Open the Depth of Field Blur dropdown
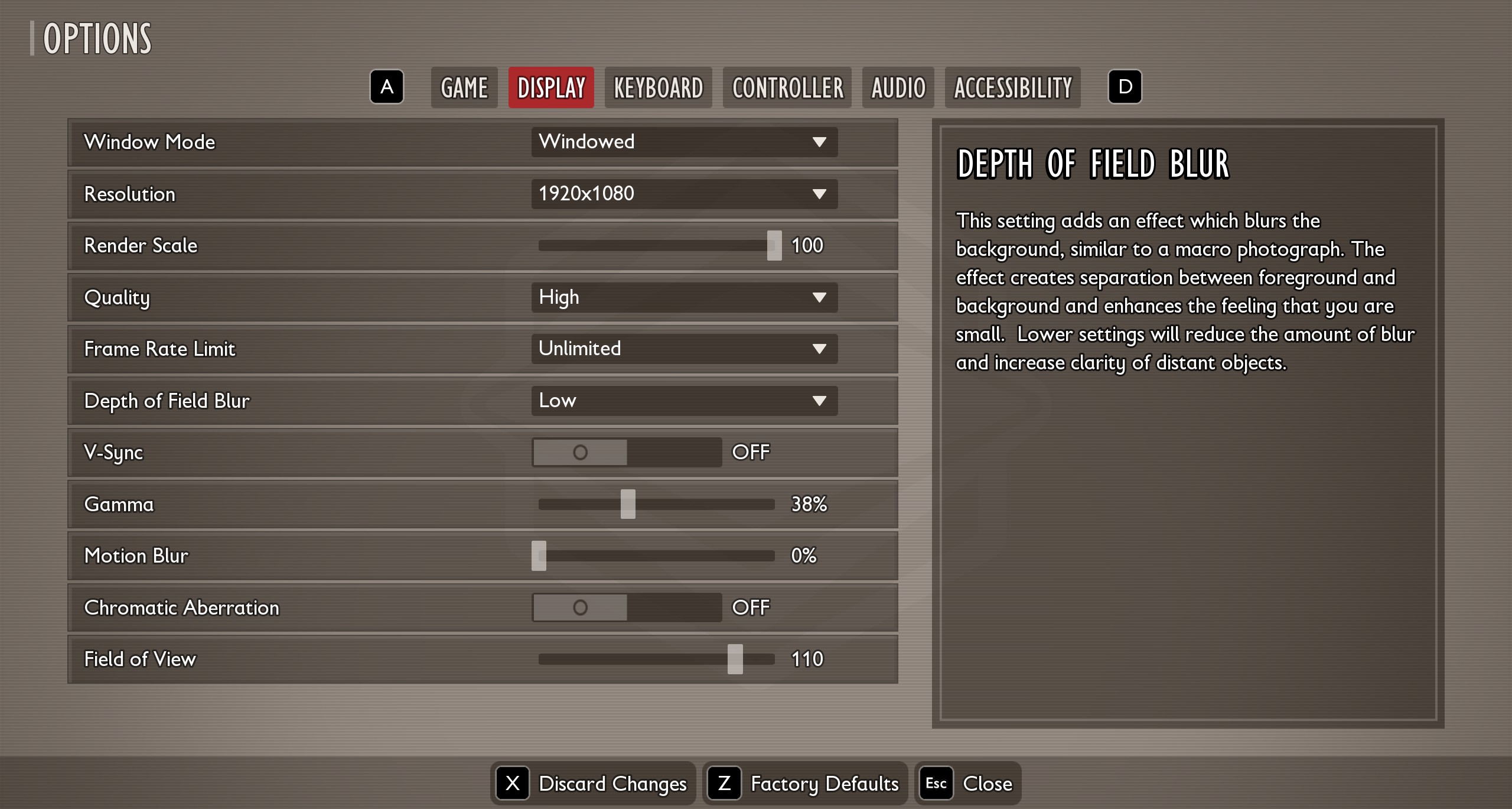The image size is (1512, 809). pyautogui.click(x=684, y=401)
